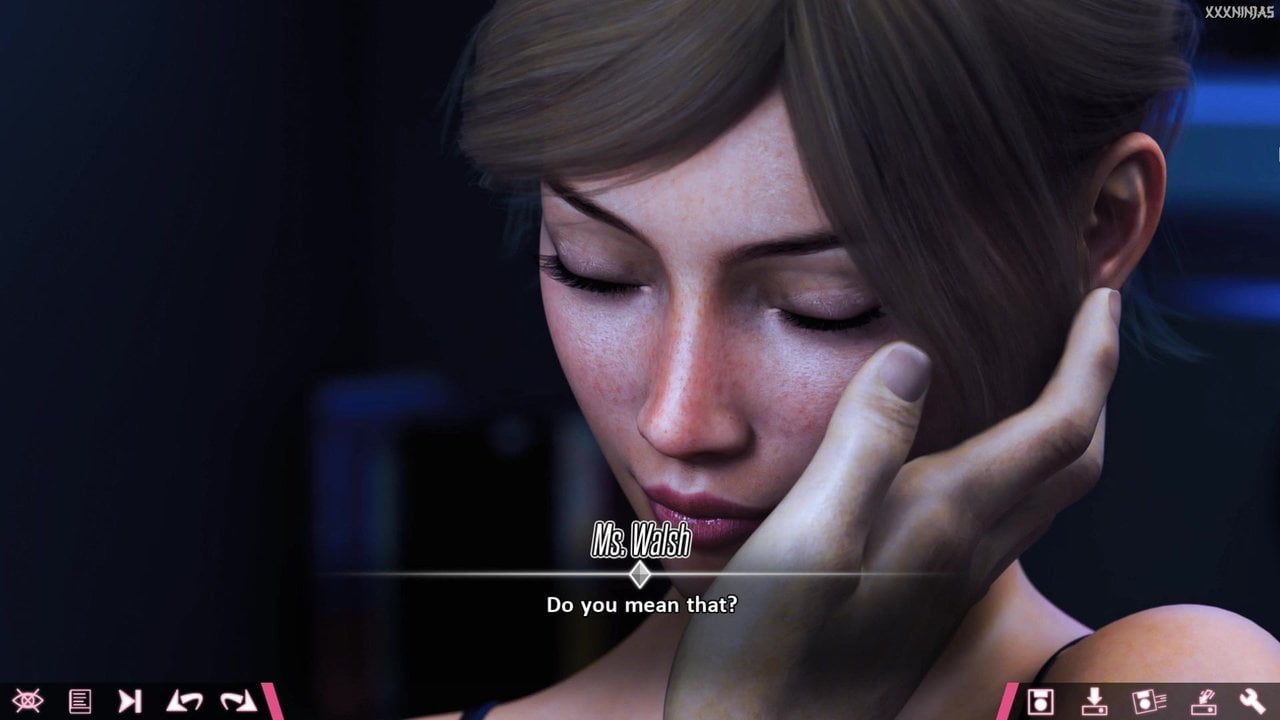The width and height of the screenshot is (1280, 720).
Task: Roll forward with the right curved arrow
Action: coord(238,701)
